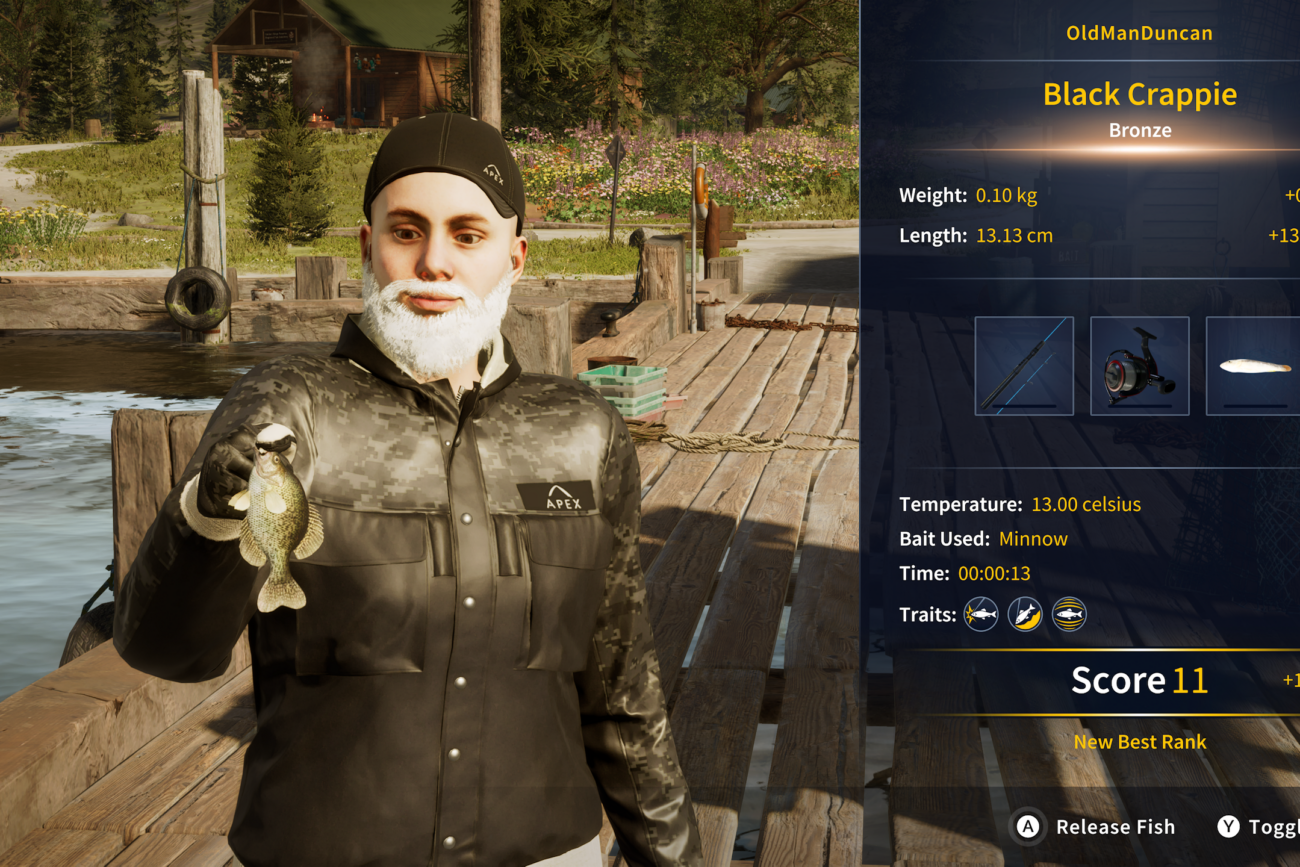Screen dimensions: 1300x867
Task: Inspect the fish trait icon with a starburst
Action: coord(981,614)
